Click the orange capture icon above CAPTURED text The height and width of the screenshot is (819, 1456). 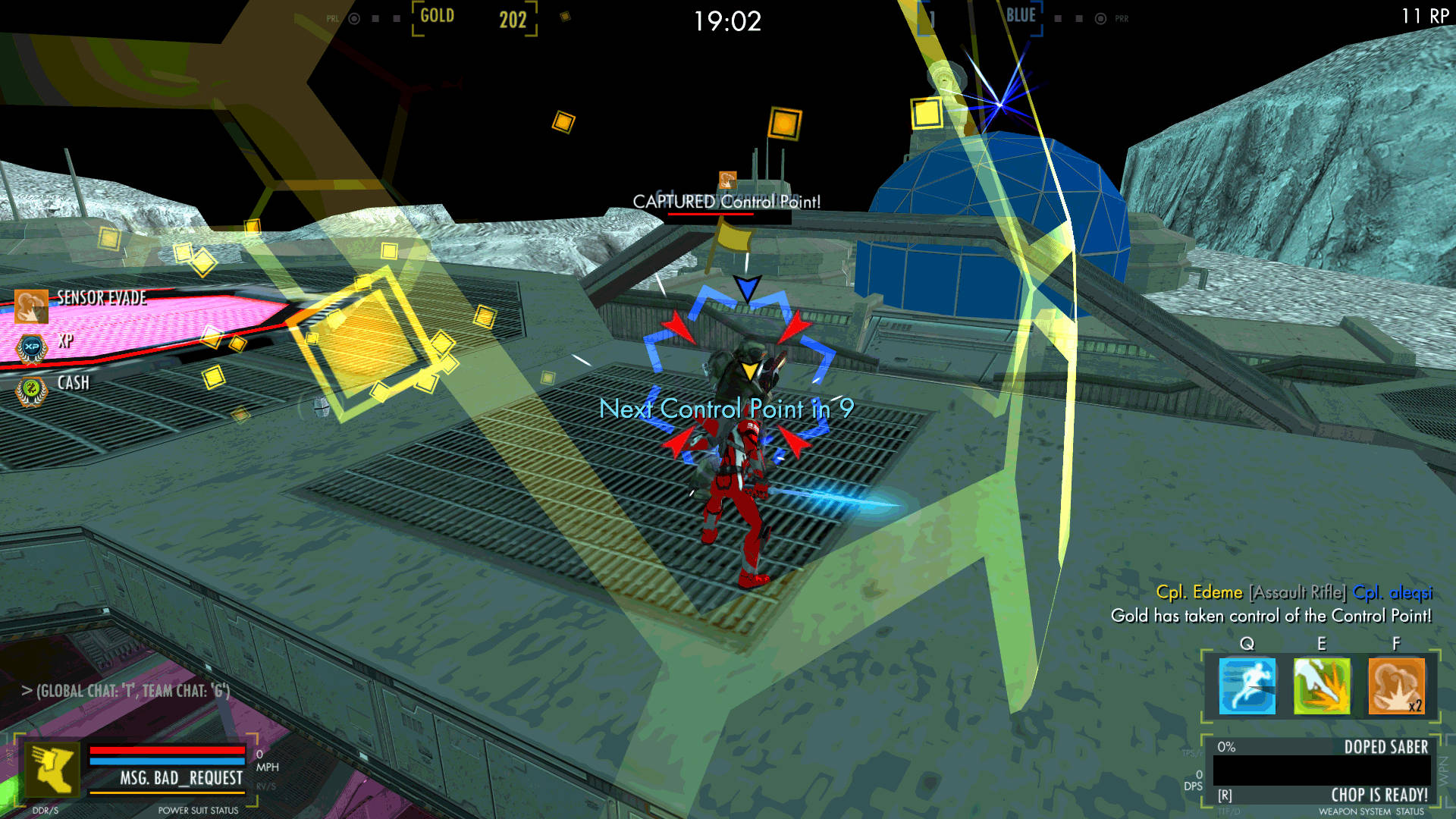pos(729,180)
